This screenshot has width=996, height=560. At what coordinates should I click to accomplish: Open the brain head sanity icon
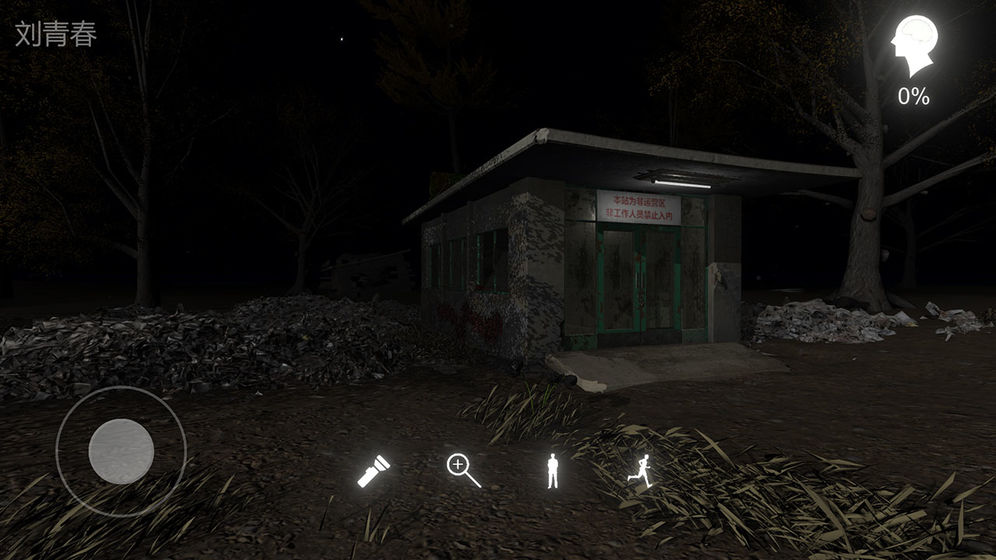click(x=914, y=47)
